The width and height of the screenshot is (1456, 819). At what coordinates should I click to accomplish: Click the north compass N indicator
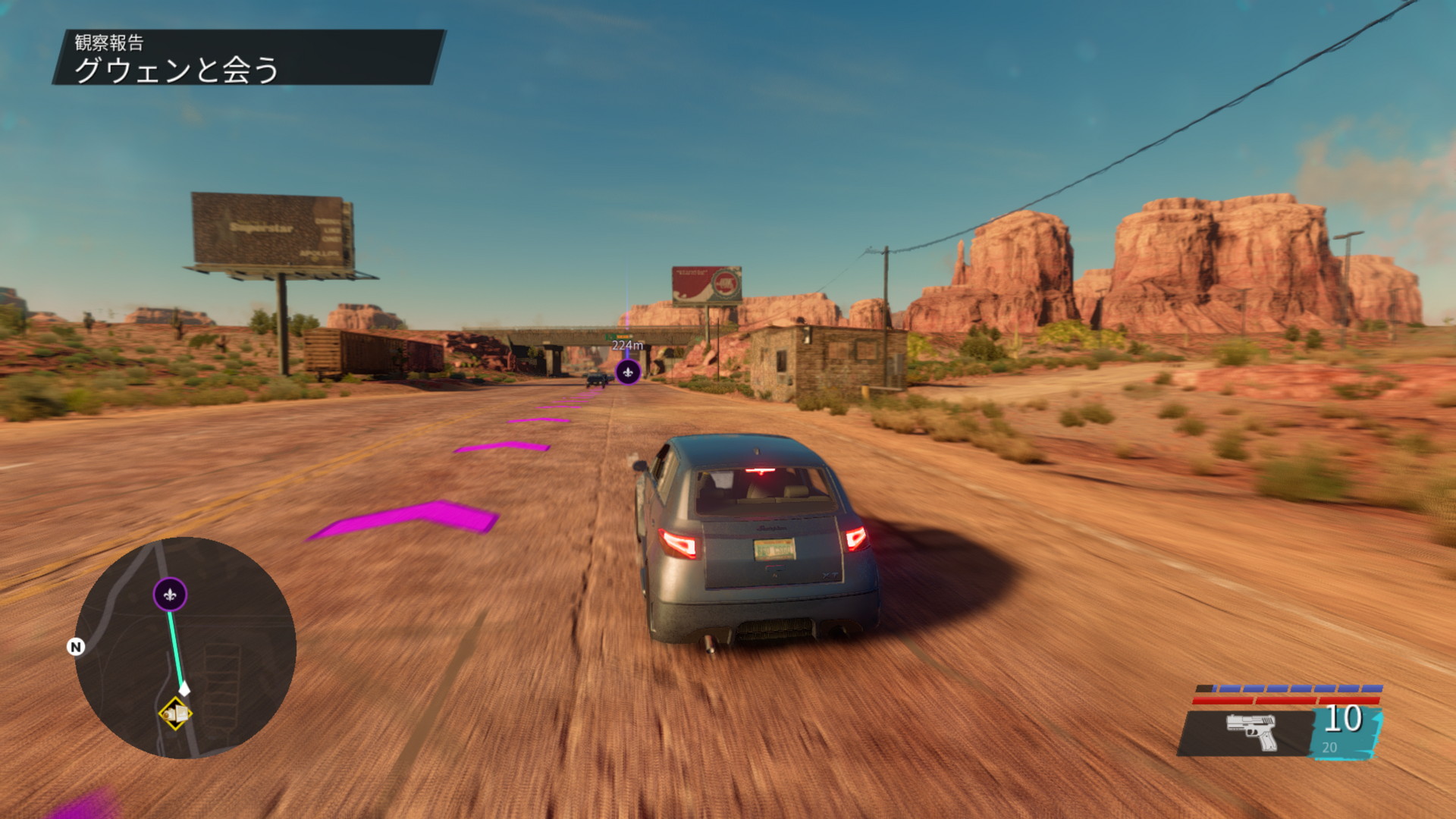coord(76,647)
